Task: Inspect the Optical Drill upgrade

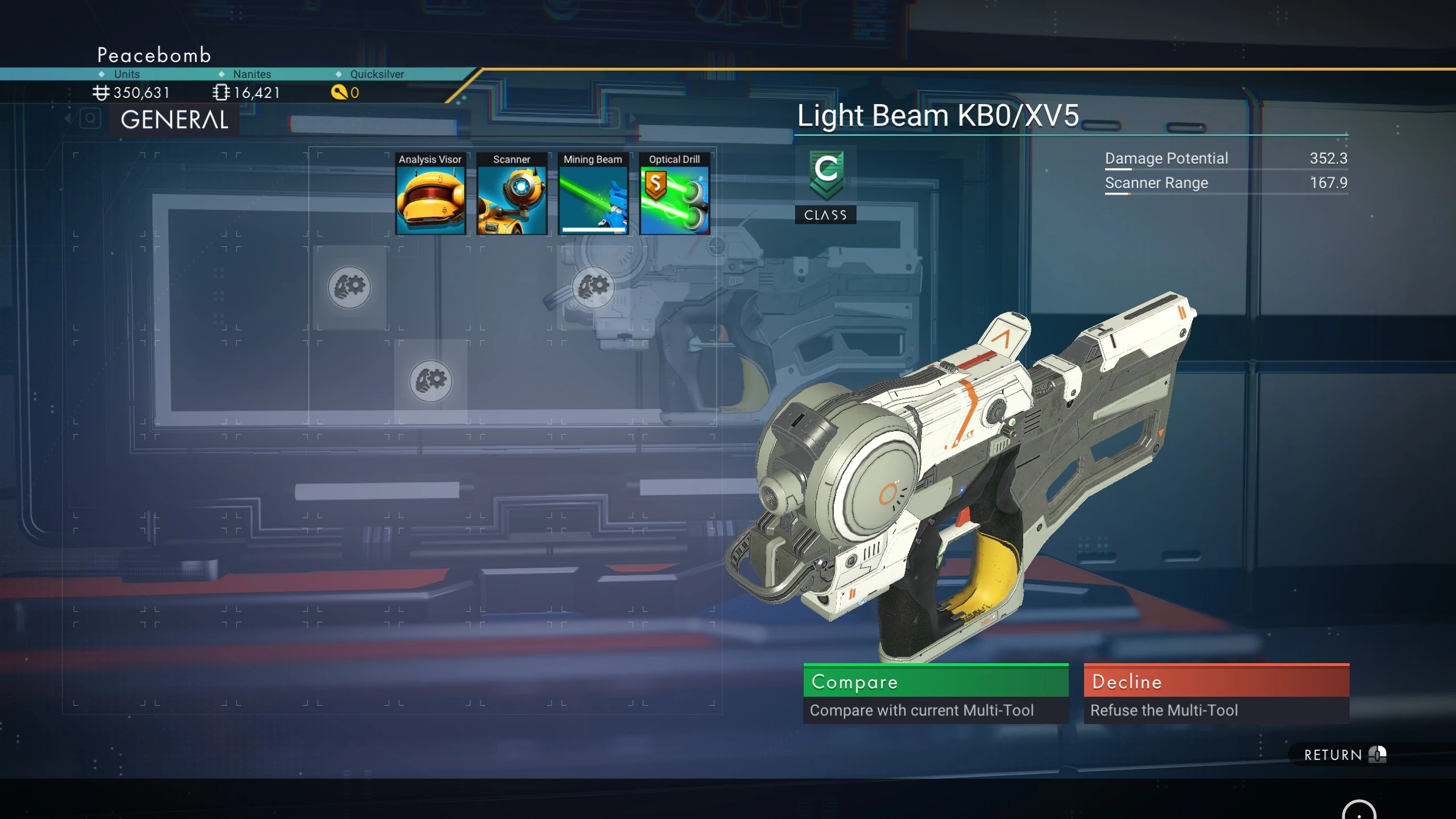Action: pos(675,195)
